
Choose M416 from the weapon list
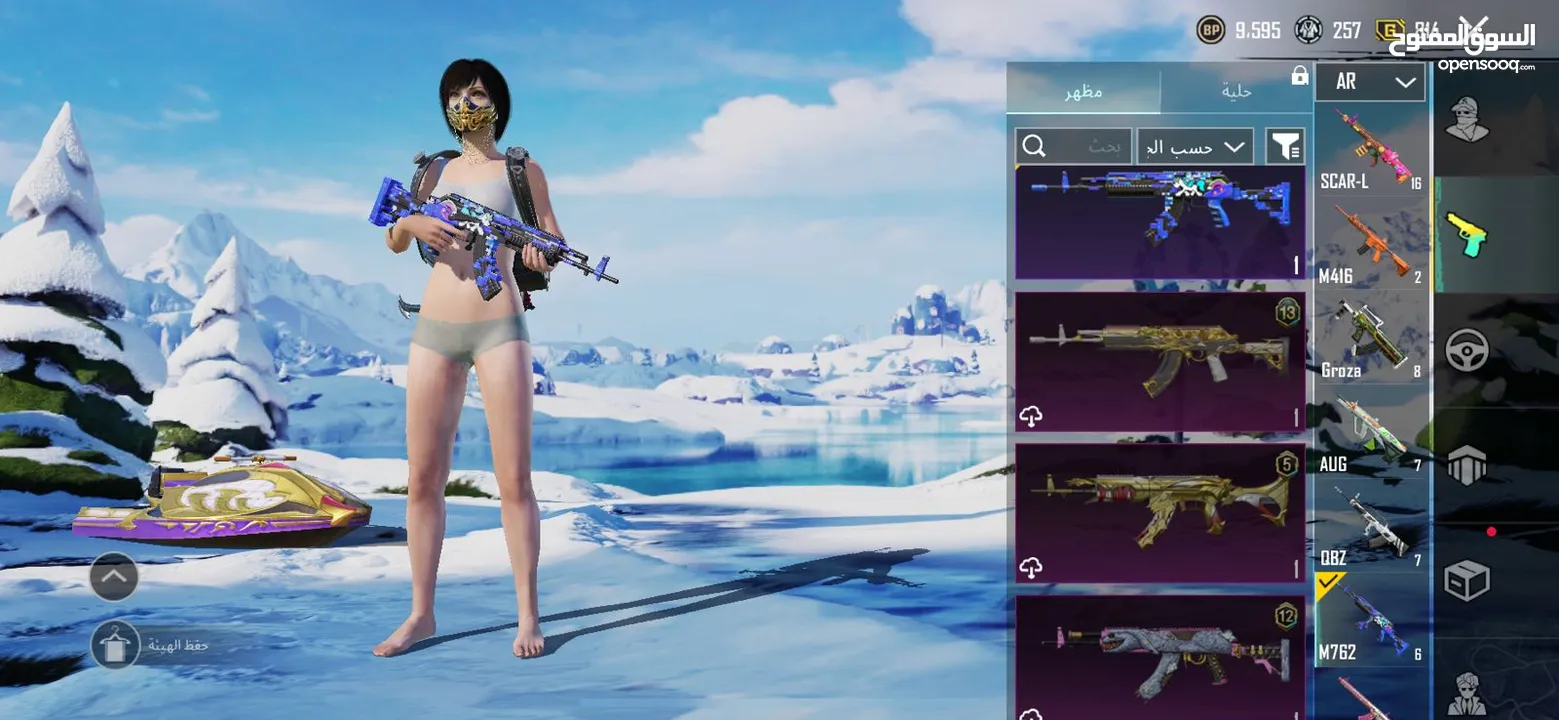[x=1372, y=245]
